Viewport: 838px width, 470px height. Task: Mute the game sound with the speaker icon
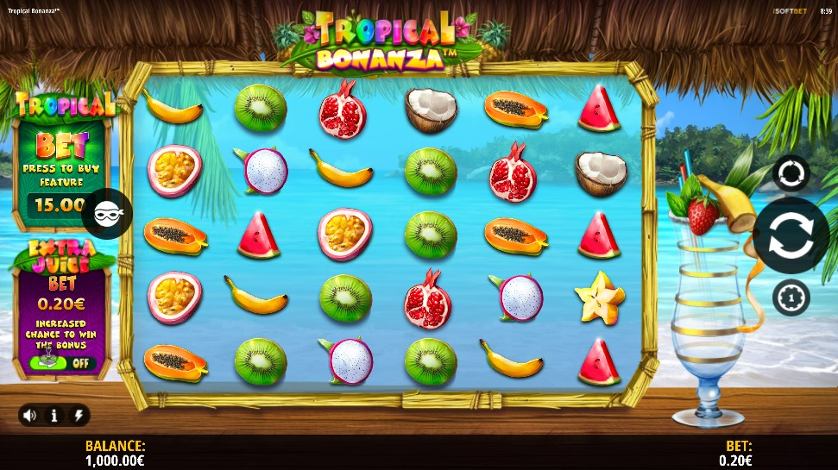(x=30, y=415)
